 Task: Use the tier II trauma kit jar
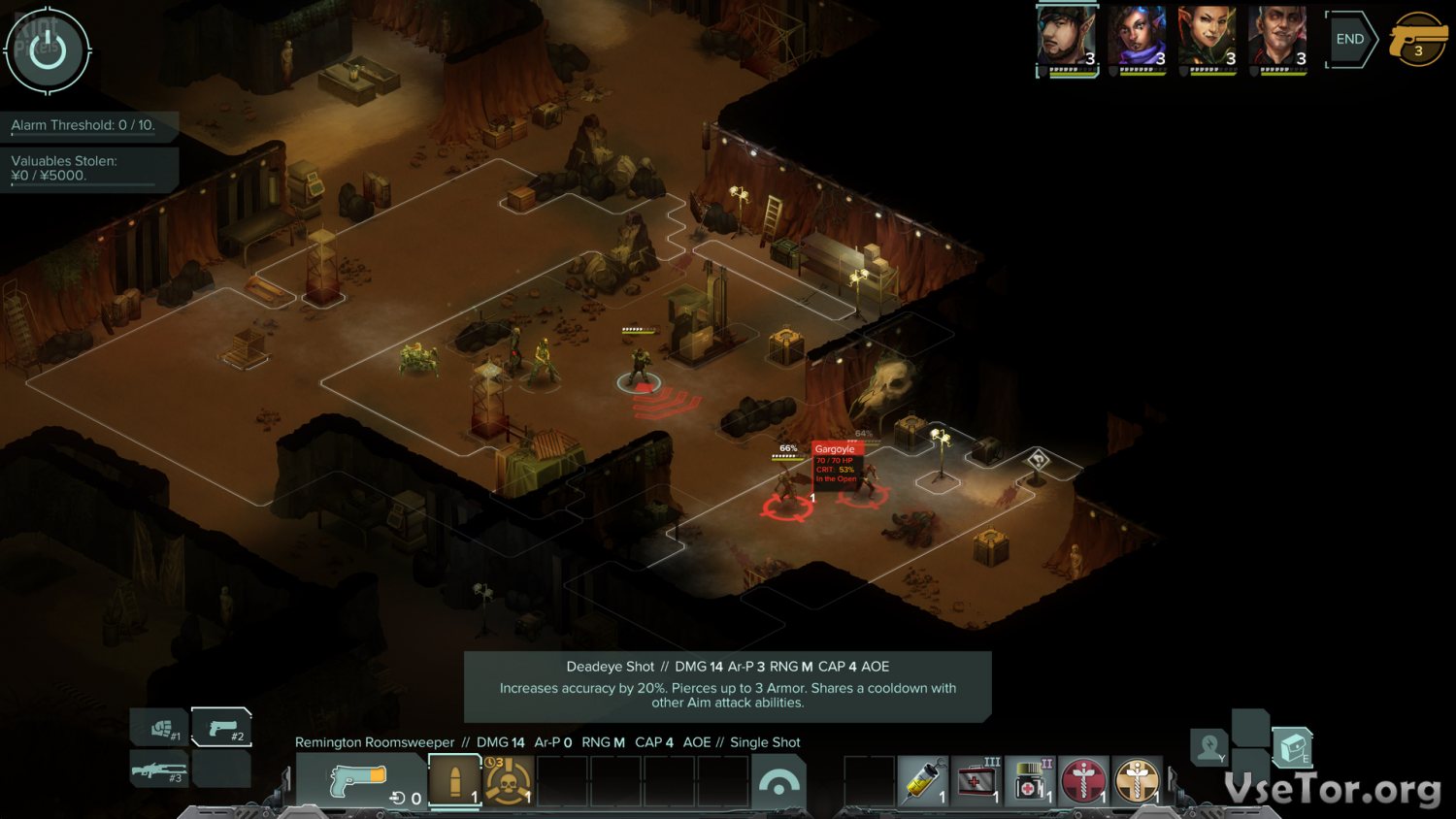pyautogui.click(x=1030, y=781)
